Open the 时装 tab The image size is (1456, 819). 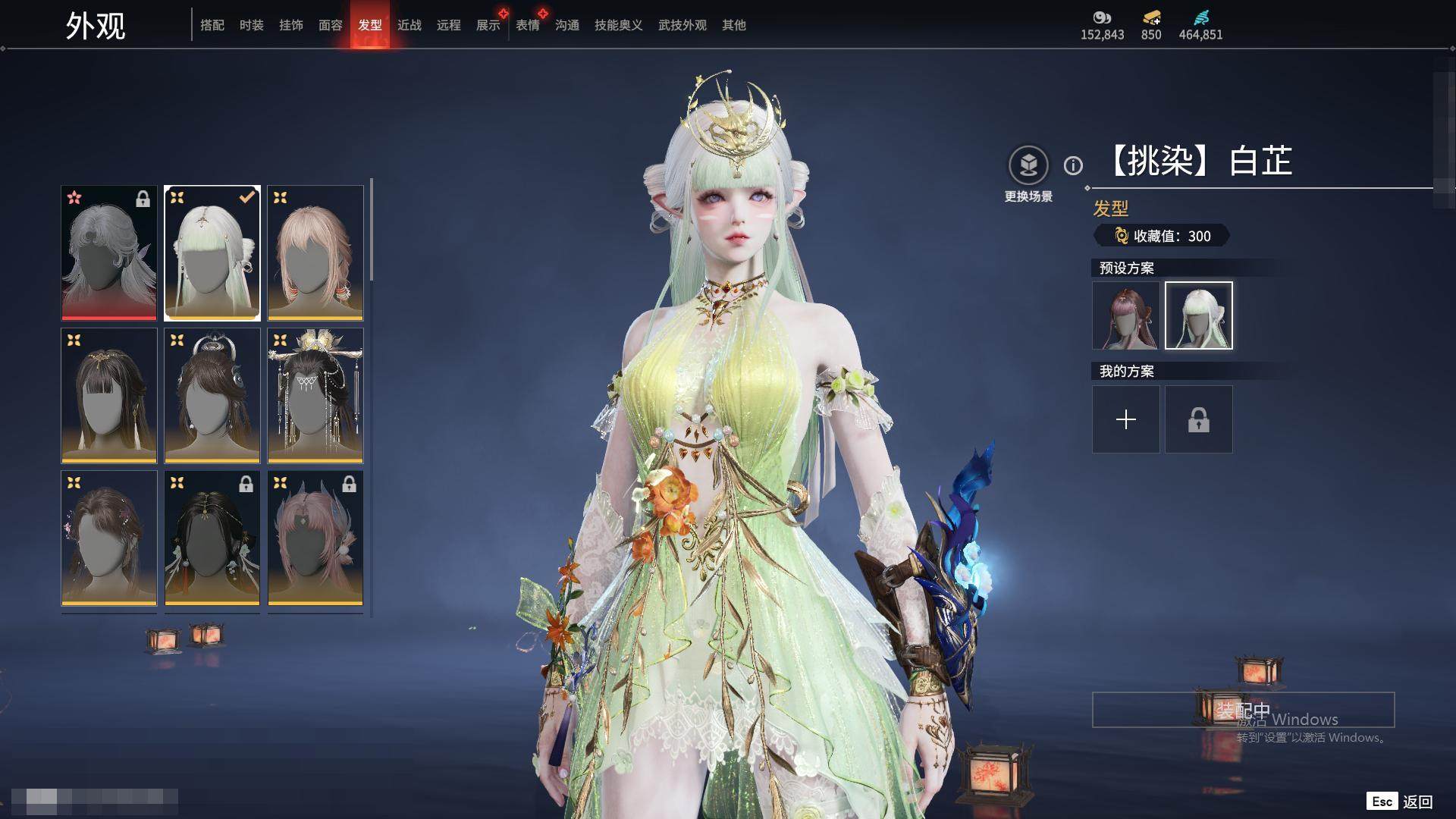(x=252, y=25)
